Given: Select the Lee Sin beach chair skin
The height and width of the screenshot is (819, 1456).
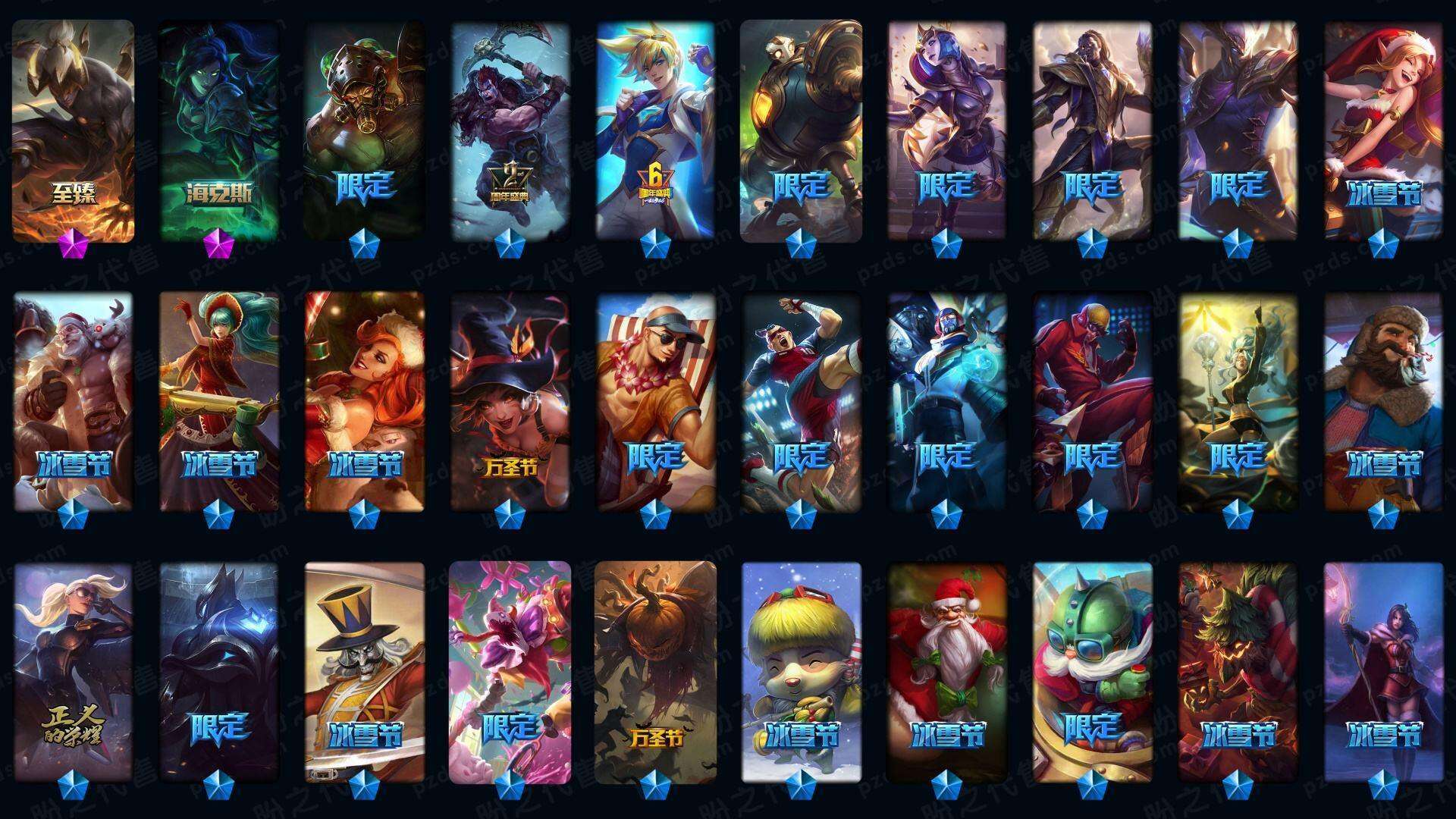Looking at the screenshot, I should click(x=655, y=402).
